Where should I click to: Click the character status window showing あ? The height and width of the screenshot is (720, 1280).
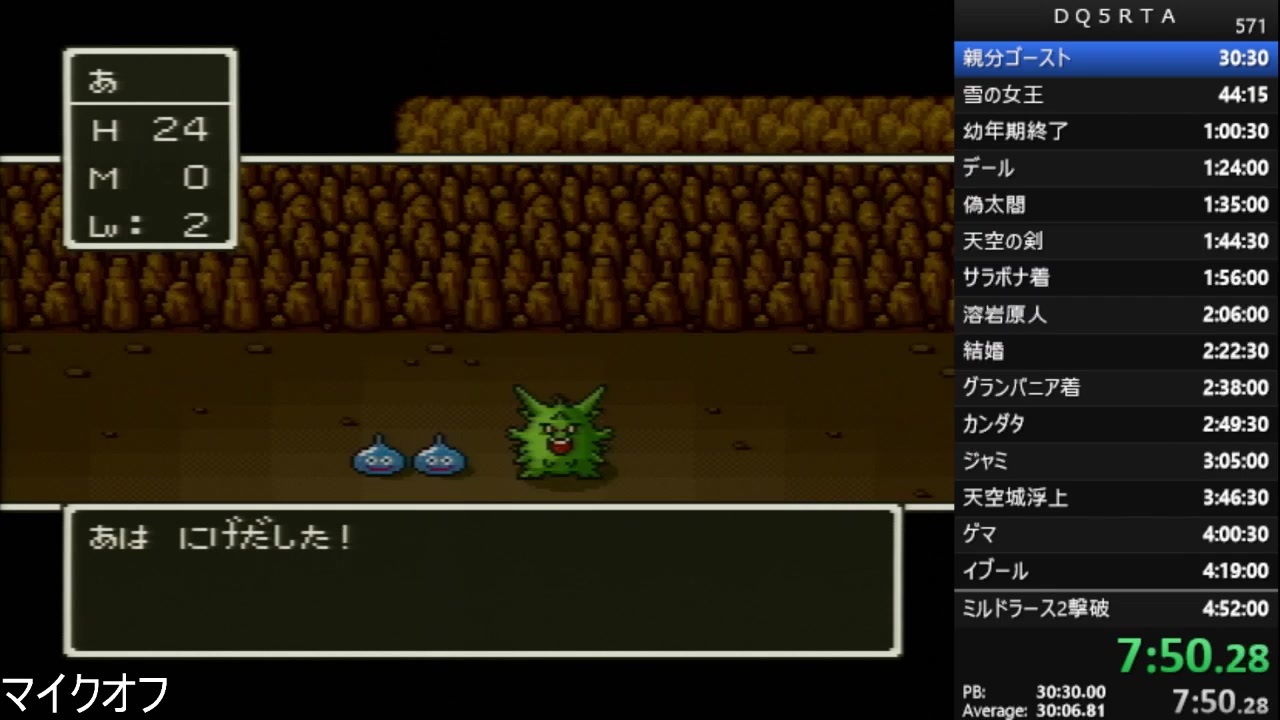point(150,148)
